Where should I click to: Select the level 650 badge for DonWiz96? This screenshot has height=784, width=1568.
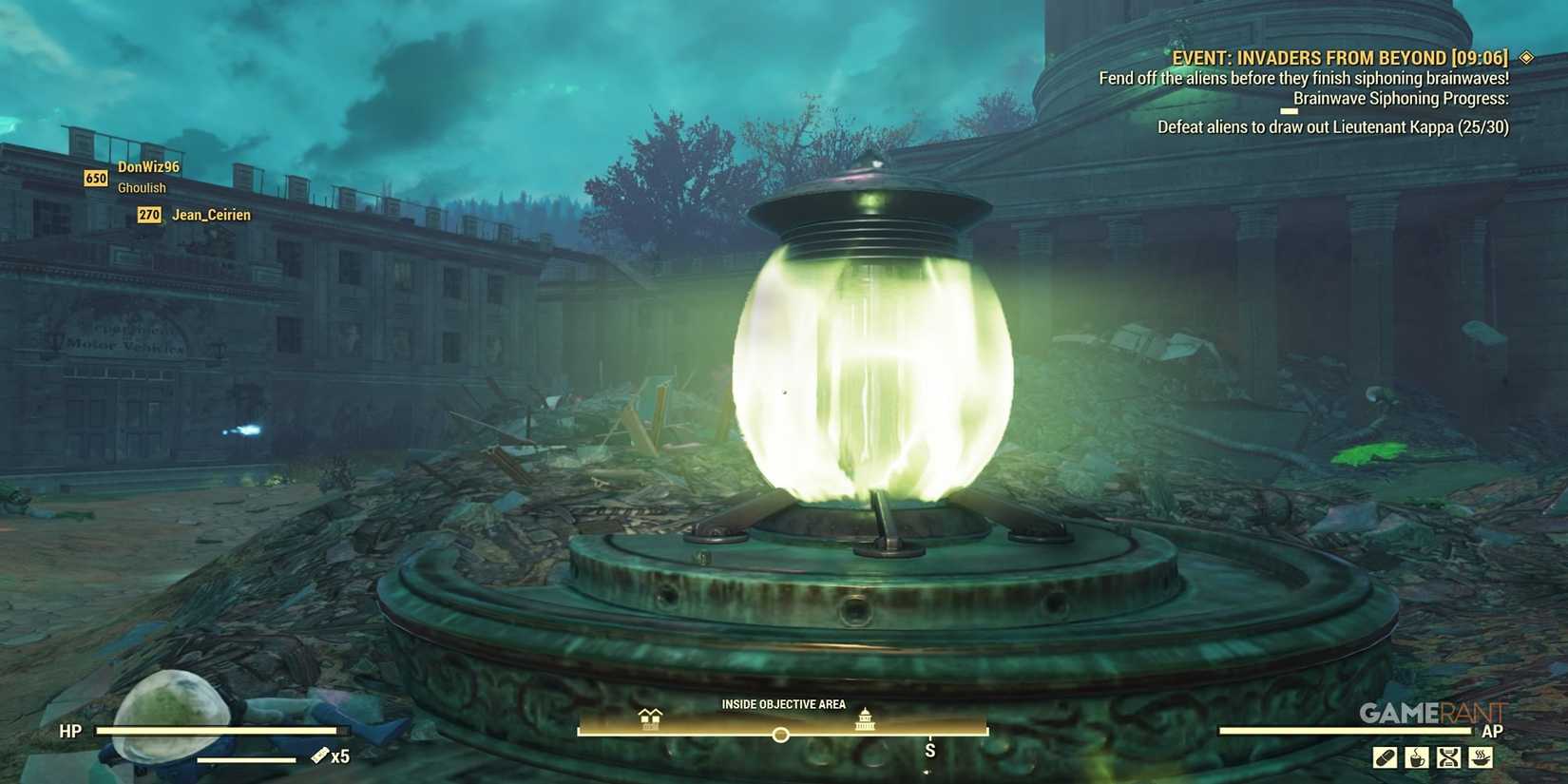tap(95, 178)
